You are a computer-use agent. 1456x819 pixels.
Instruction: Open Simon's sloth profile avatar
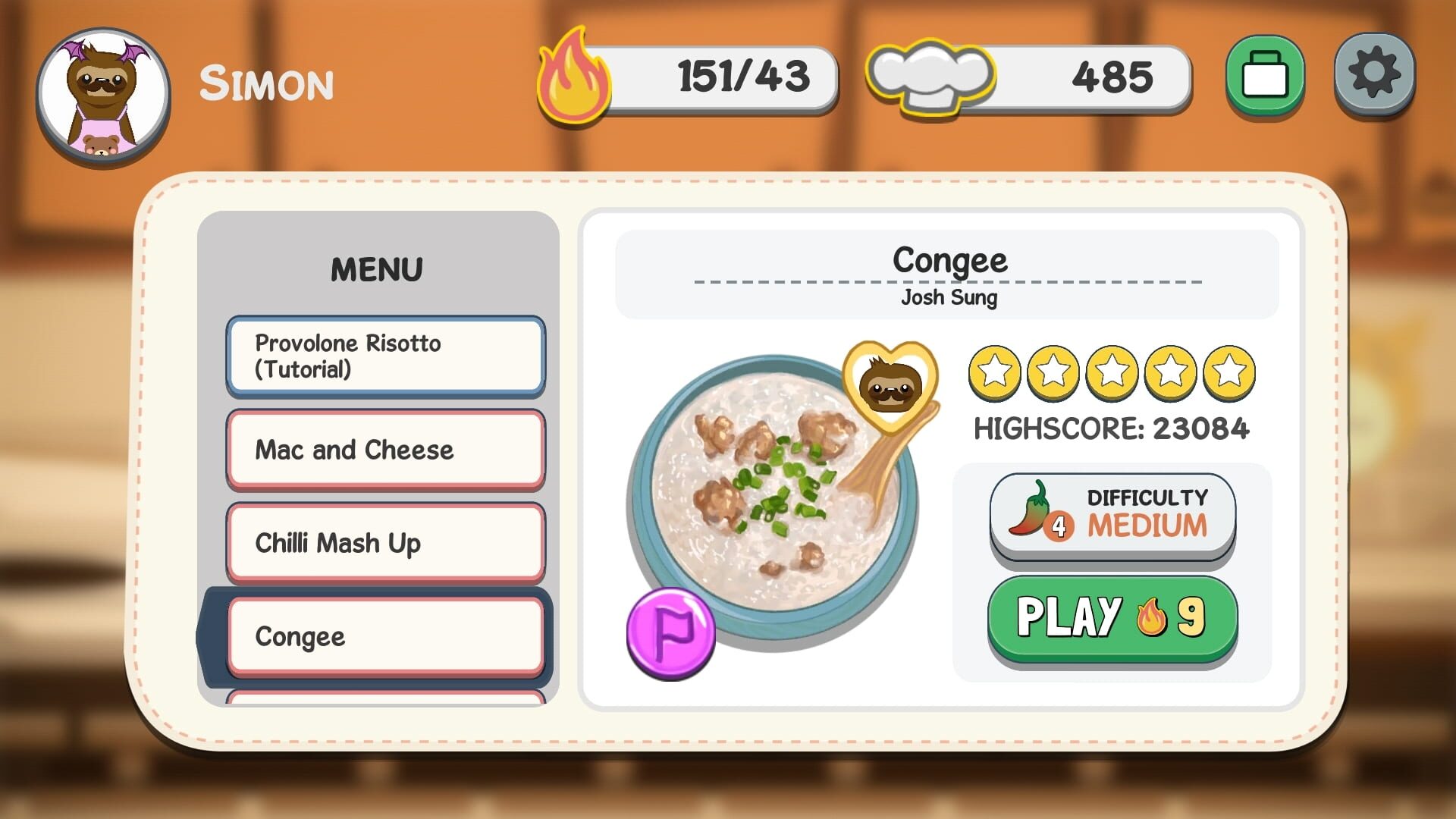click(x=103, y=97)
